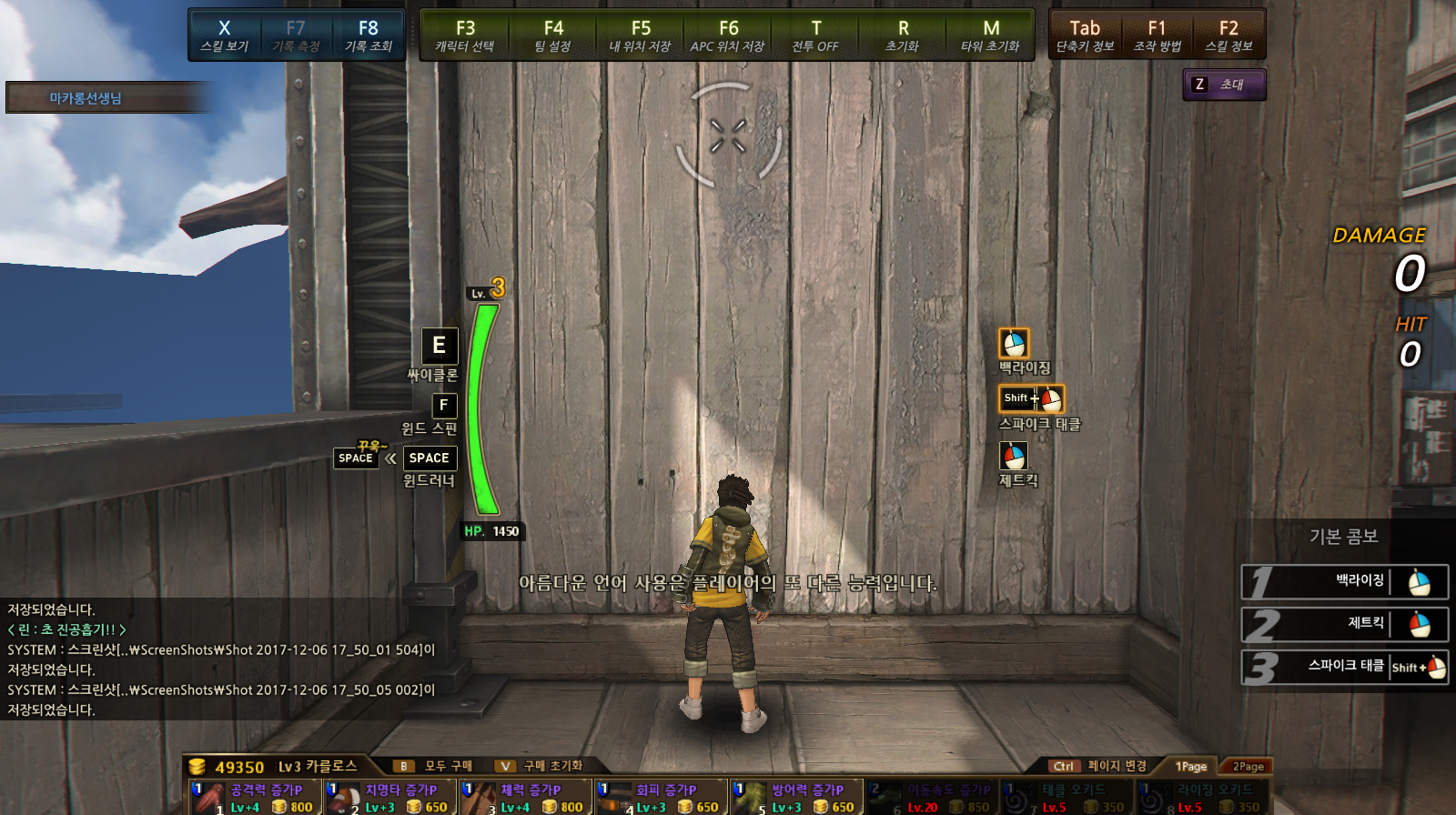
Task: Click the 모두 구매 buy-all button
Action: (x=437, y=766)
